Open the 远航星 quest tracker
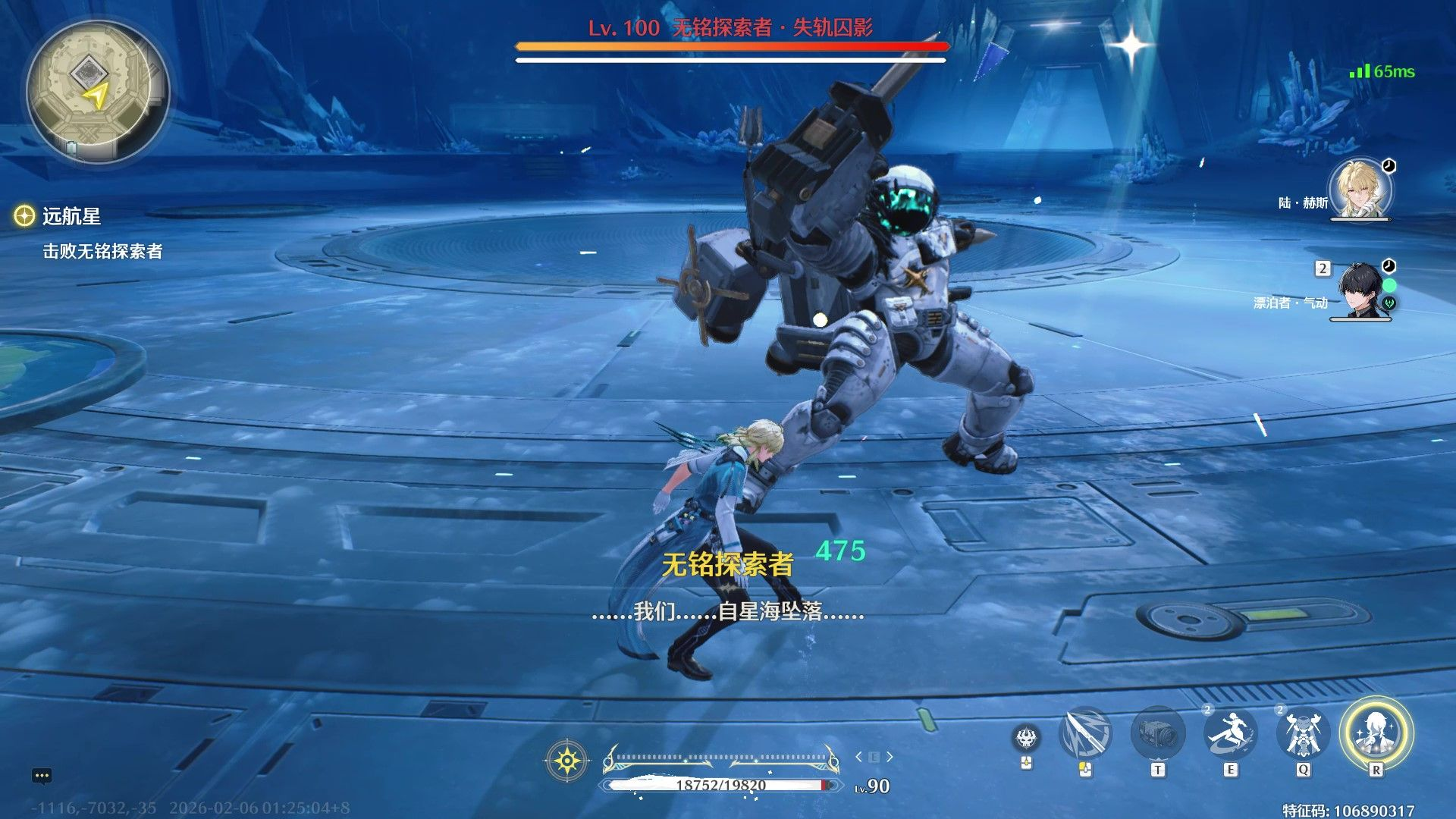 [x=71, y=217]
